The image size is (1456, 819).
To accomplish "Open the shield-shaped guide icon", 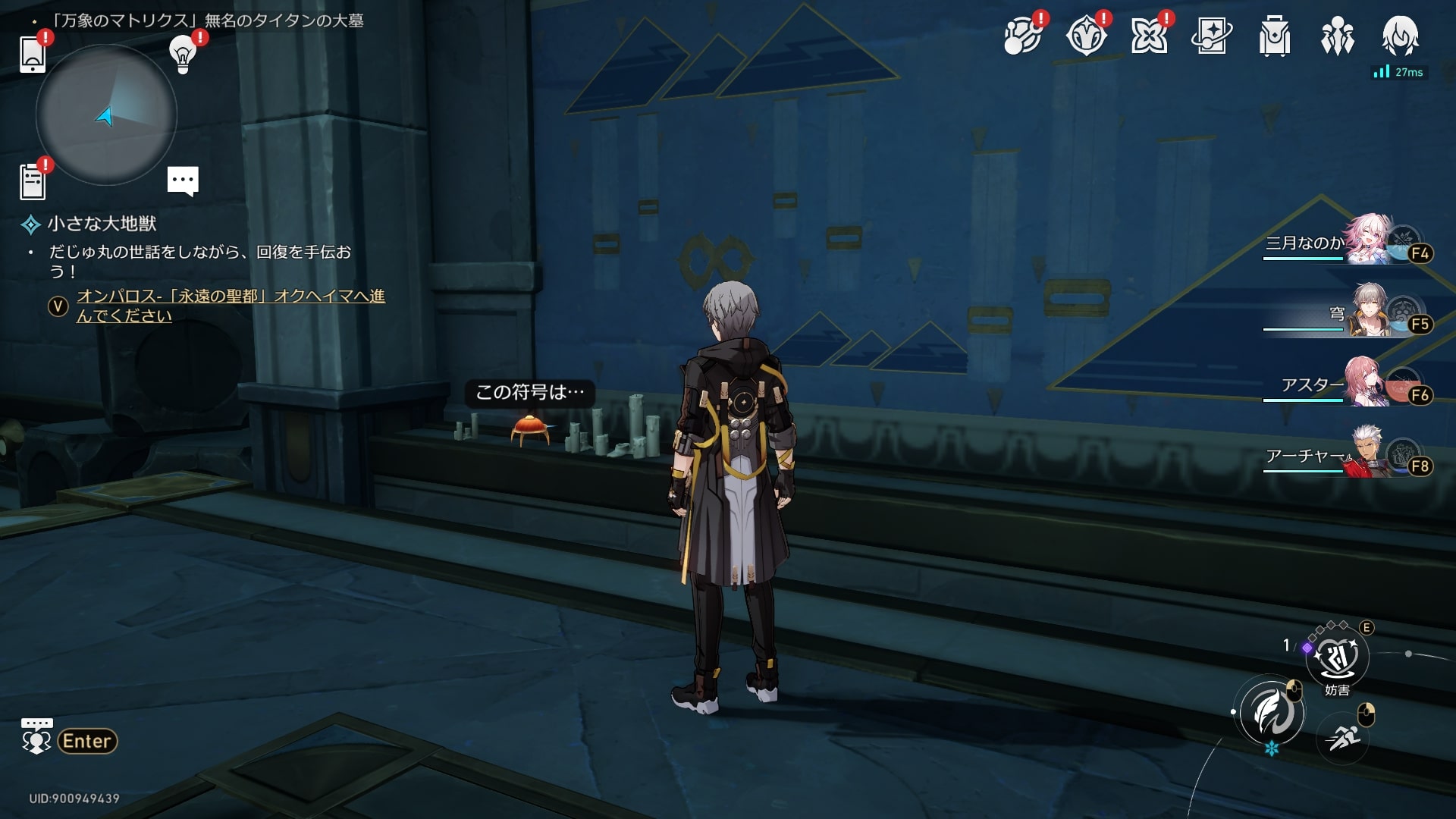I will pos(1086,36).
